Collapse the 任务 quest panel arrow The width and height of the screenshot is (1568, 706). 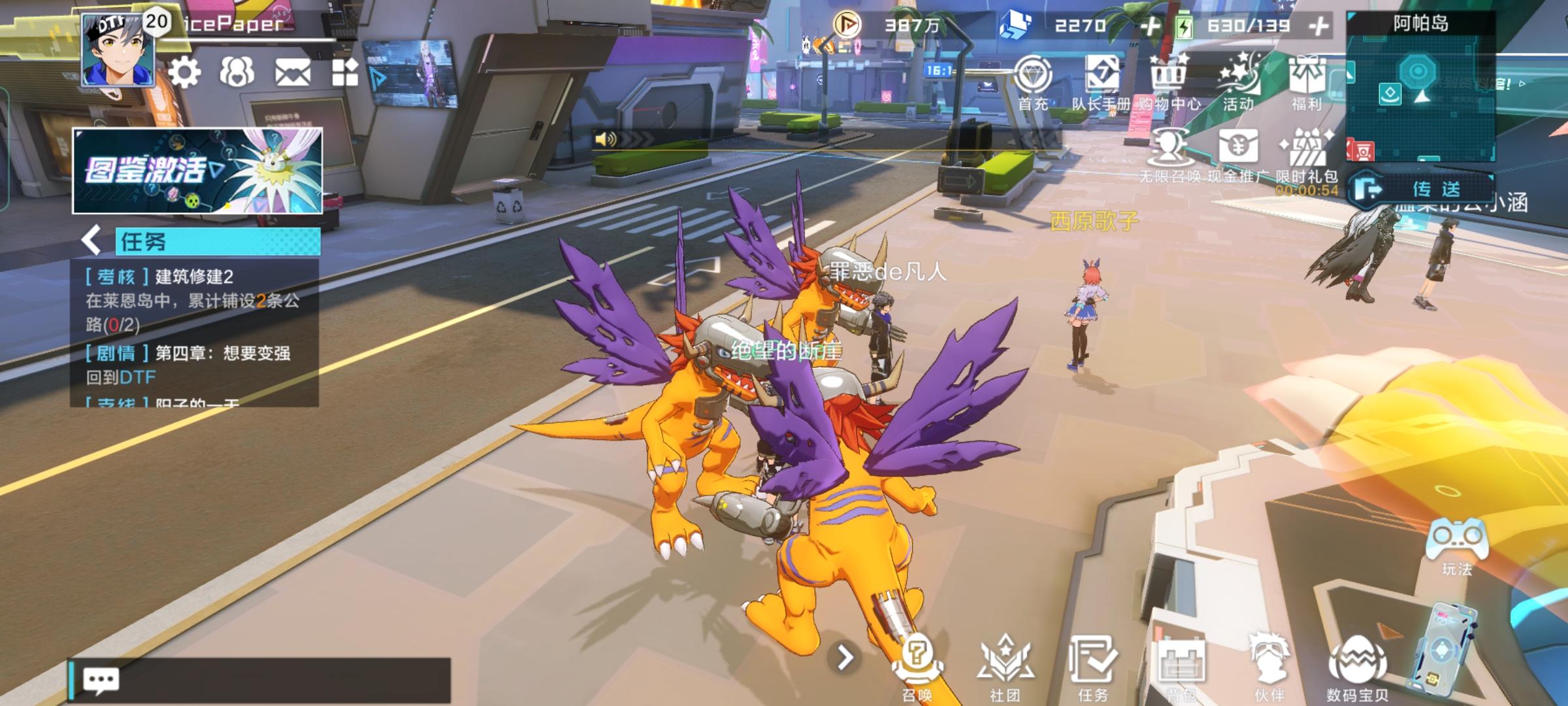click(92, 241)
